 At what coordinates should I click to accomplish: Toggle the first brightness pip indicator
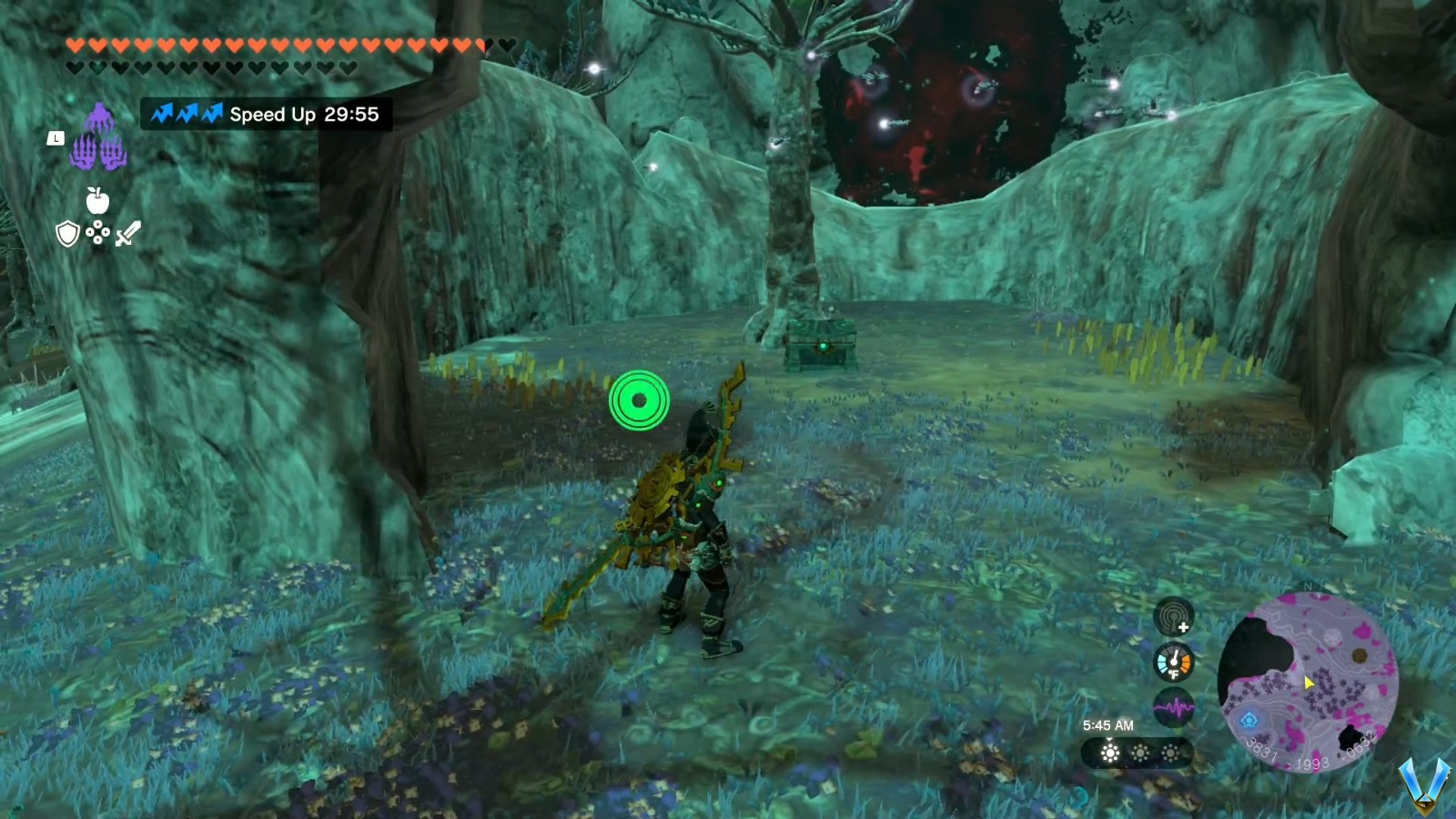[1109, 753]
